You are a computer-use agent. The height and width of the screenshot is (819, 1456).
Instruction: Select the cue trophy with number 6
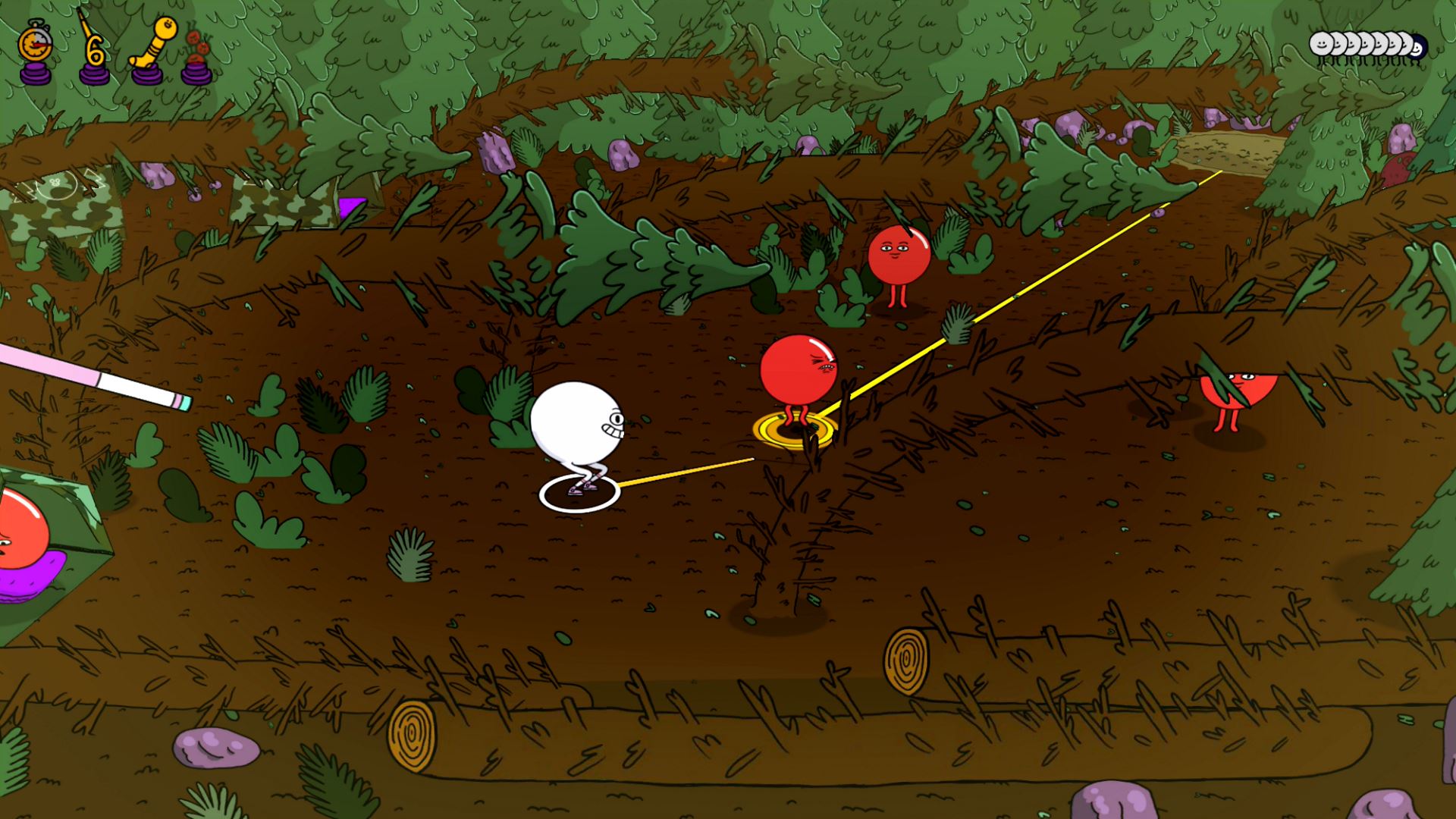93,47
